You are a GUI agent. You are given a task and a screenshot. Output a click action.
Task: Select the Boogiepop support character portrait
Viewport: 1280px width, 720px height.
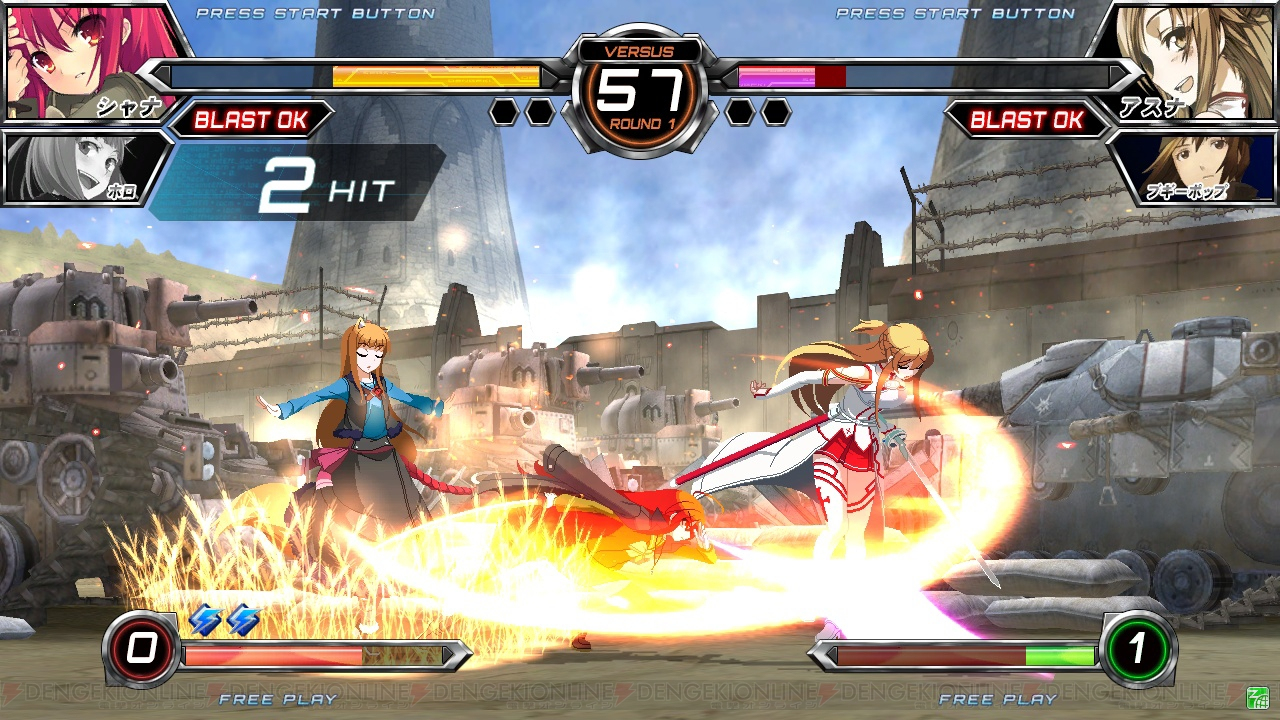tap(1195, 166)
